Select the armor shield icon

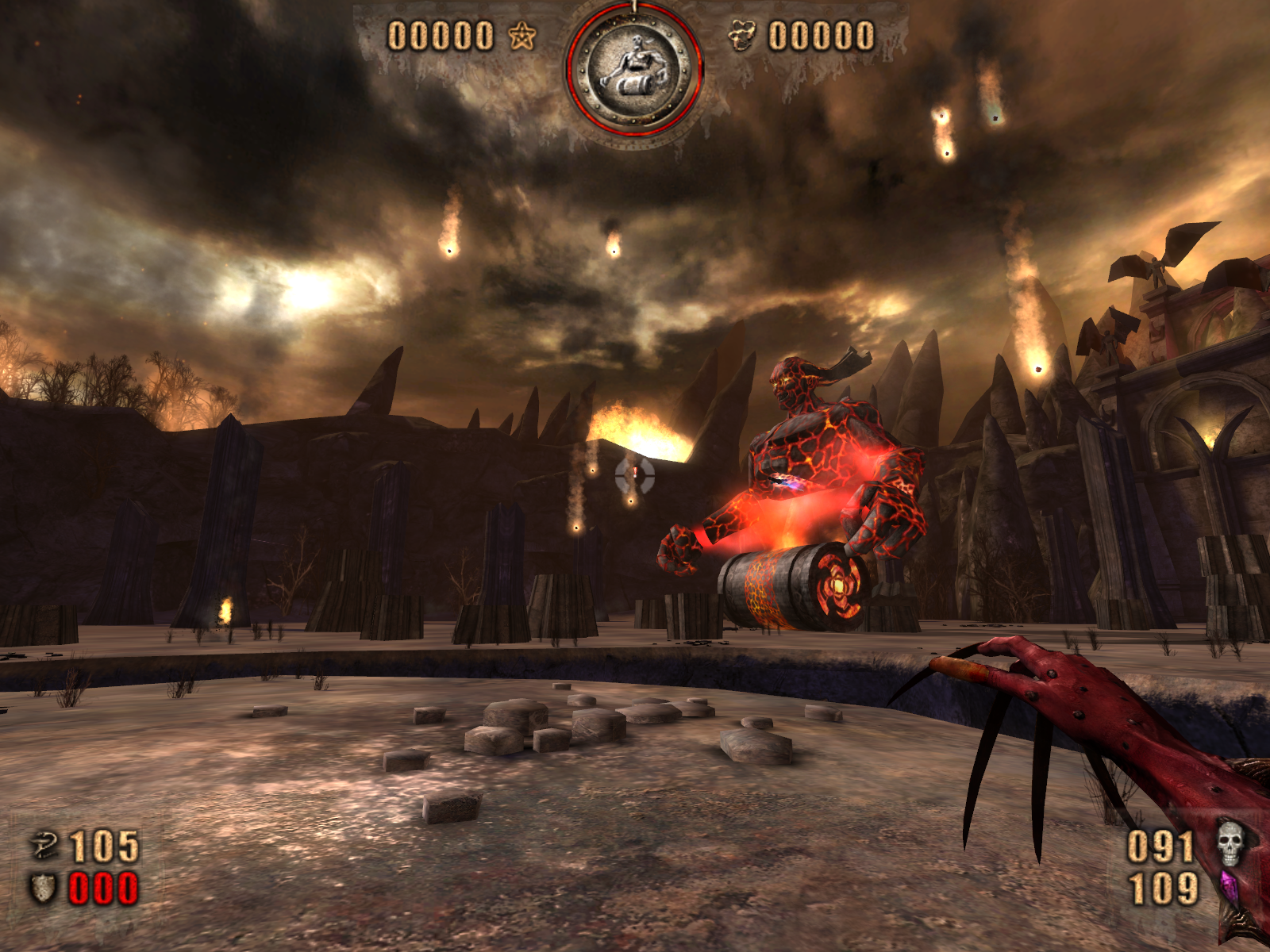[43, 888]
